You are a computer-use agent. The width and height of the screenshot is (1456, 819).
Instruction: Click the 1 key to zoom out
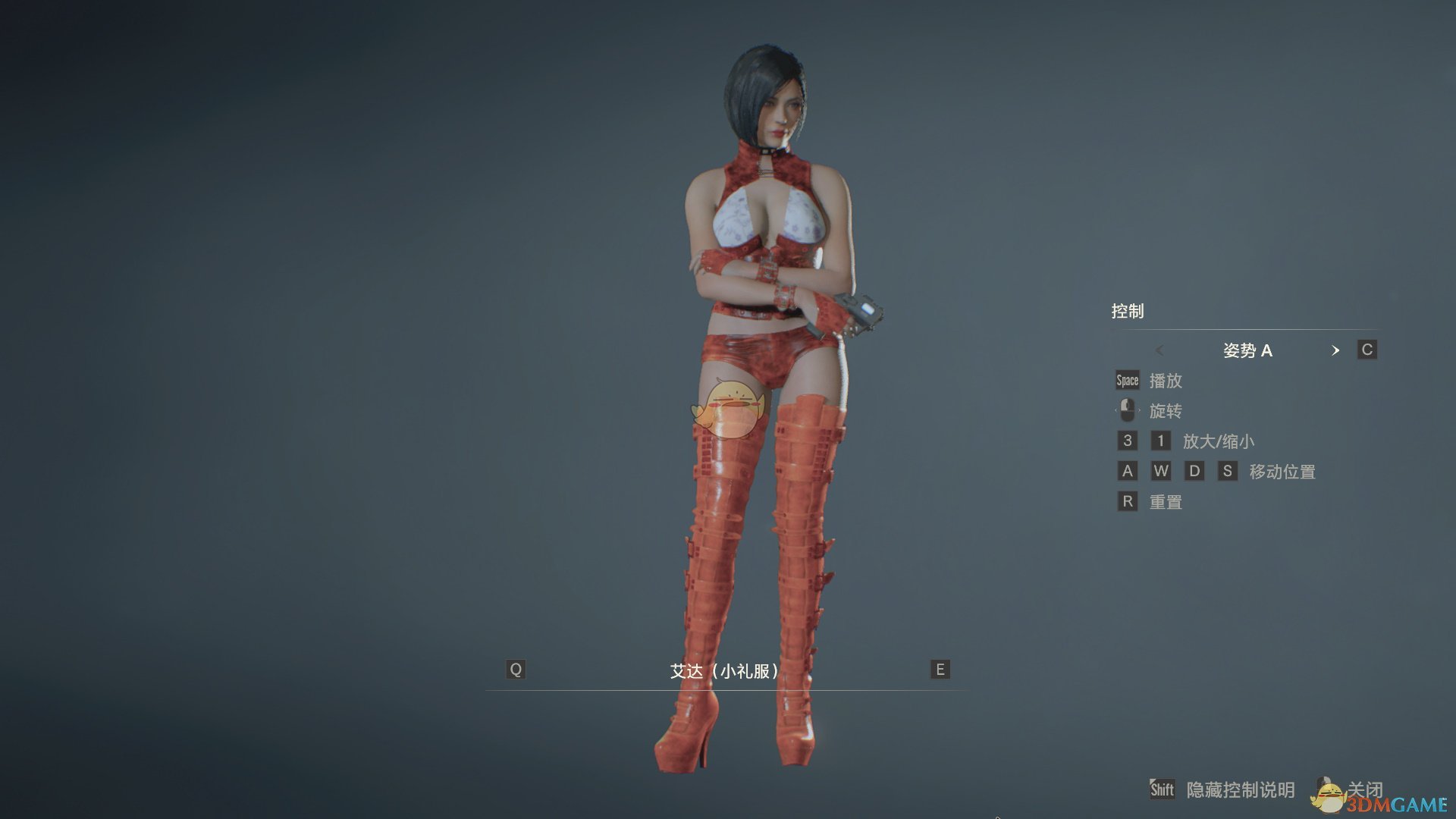[1161, 441]
